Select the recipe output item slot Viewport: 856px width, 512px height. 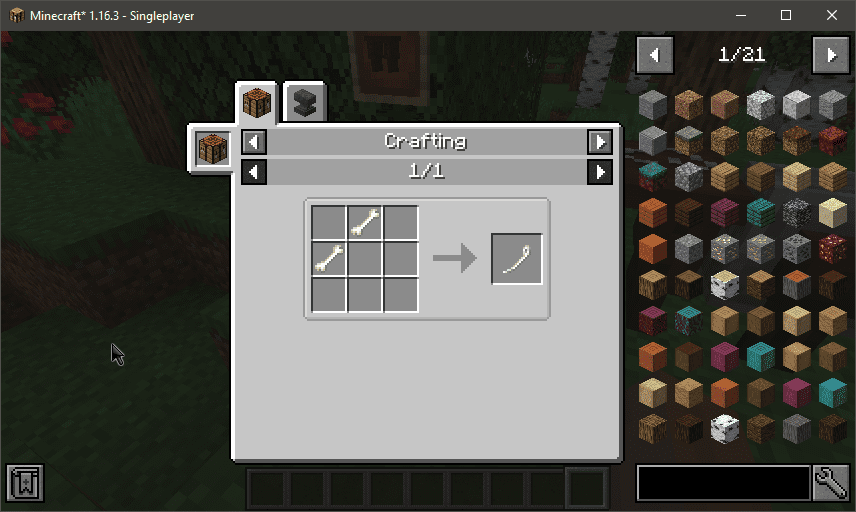click(x=517, y=259)
